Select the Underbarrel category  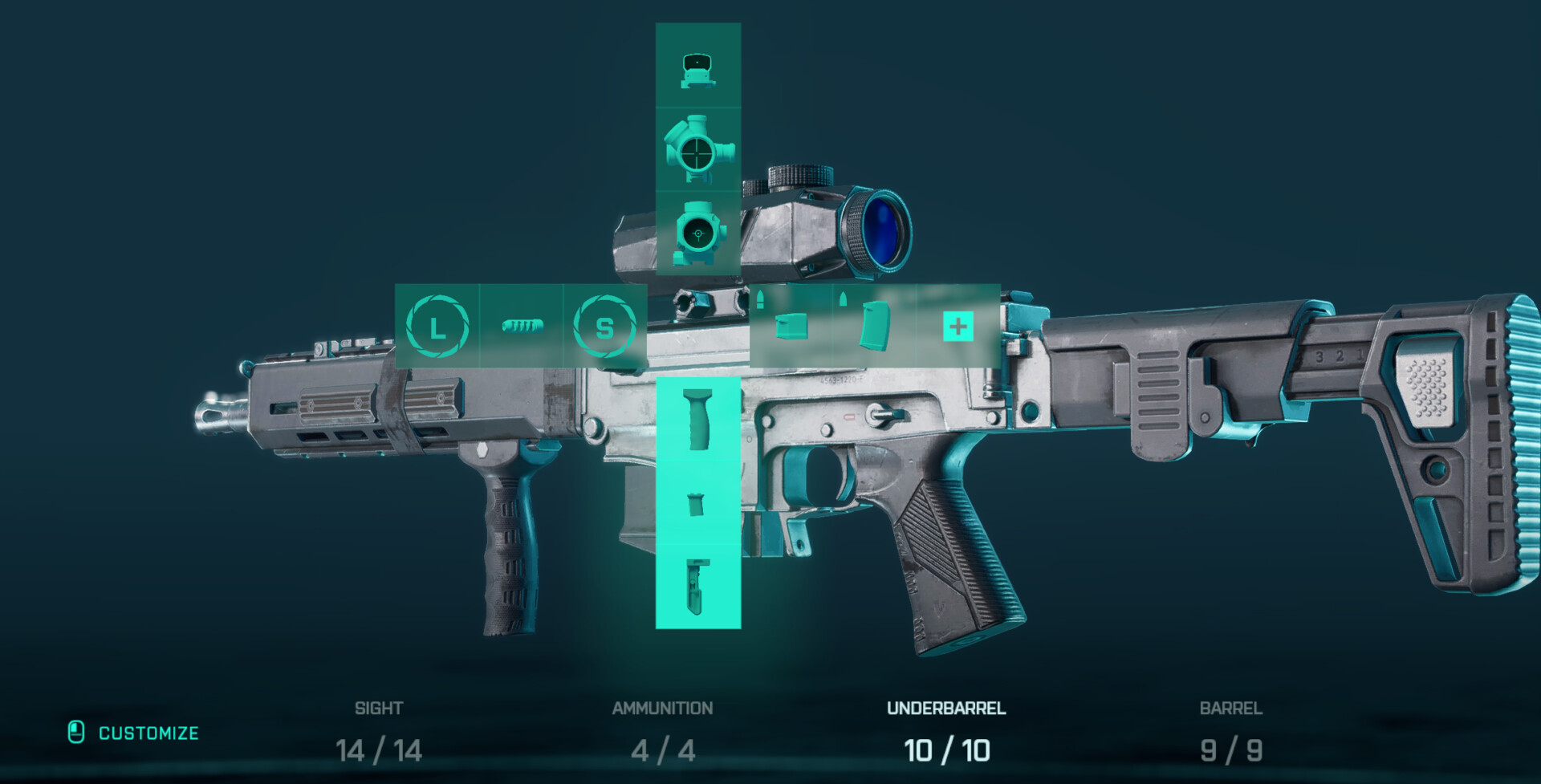(946, 732)
